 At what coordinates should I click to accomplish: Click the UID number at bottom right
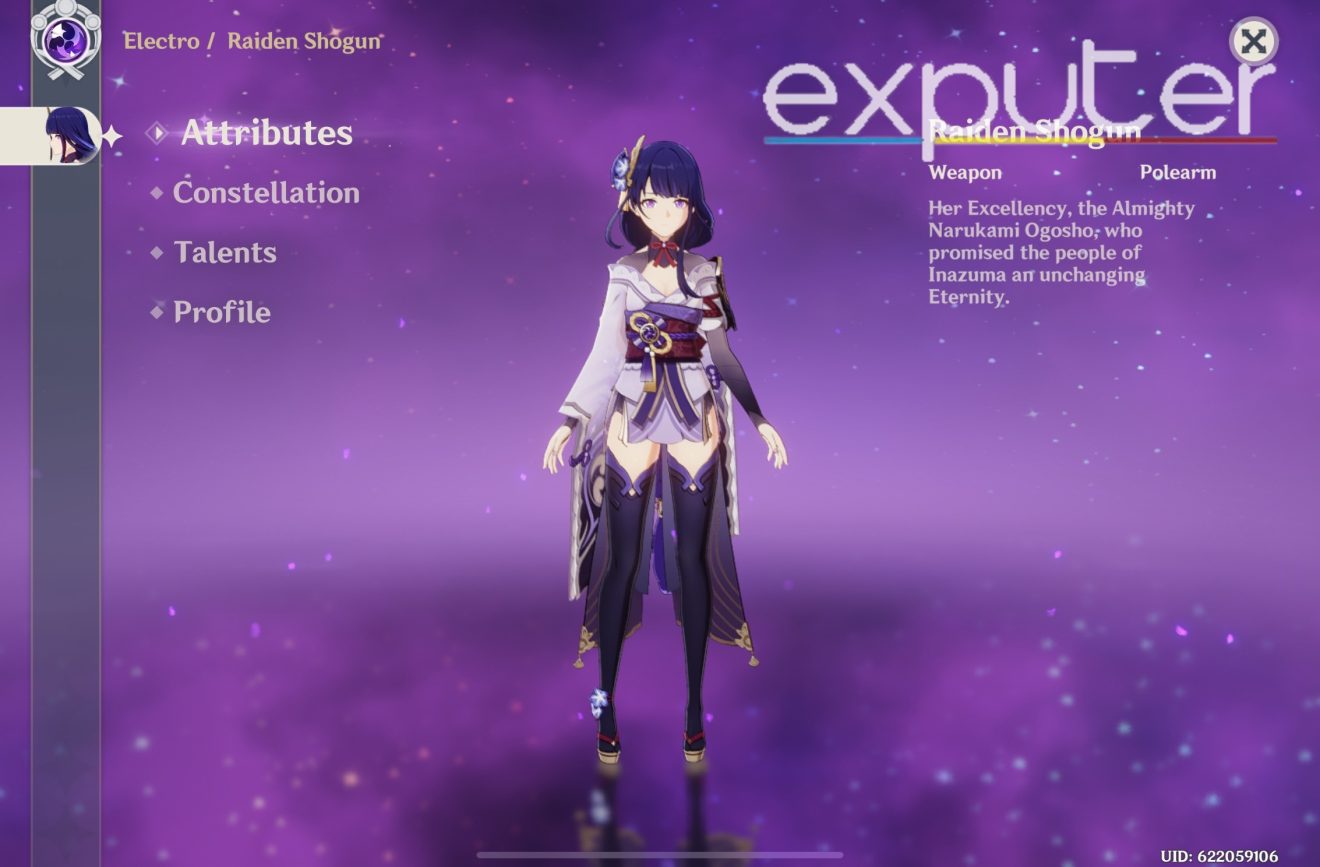tap(1220, 855)
